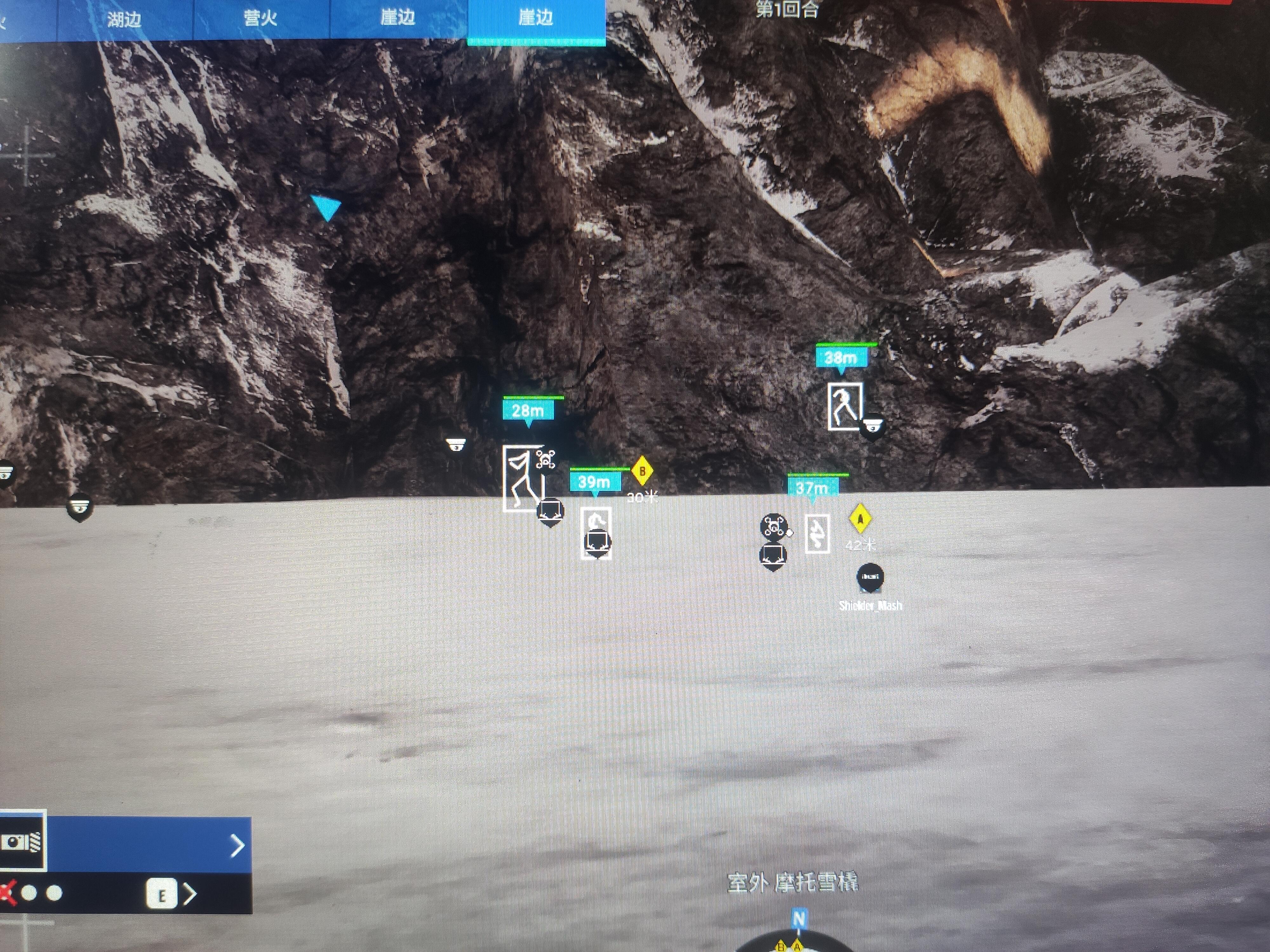Click the arrow on the blue camera bar
The width and height of the screenshot is (1270, 952).
[237, 845]
